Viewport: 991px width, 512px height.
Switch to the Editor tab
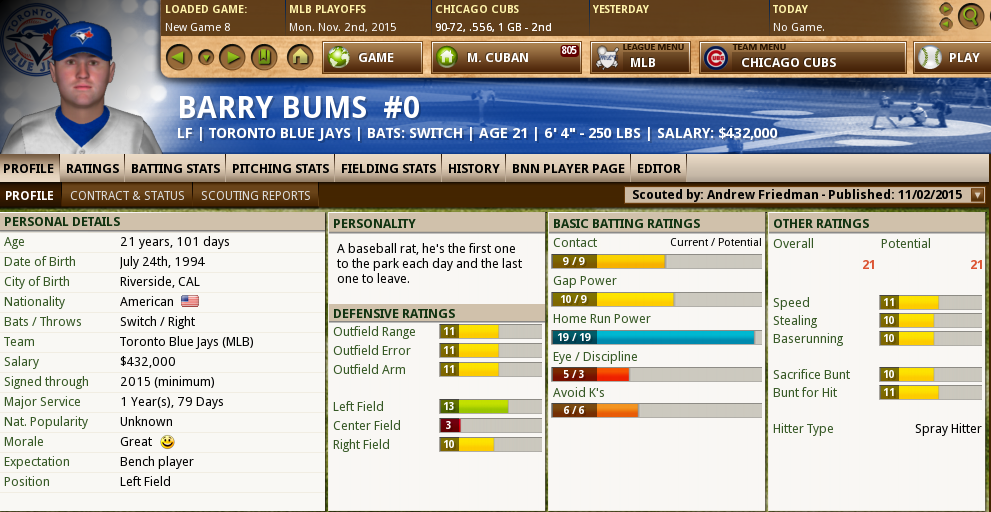(659, 168)
